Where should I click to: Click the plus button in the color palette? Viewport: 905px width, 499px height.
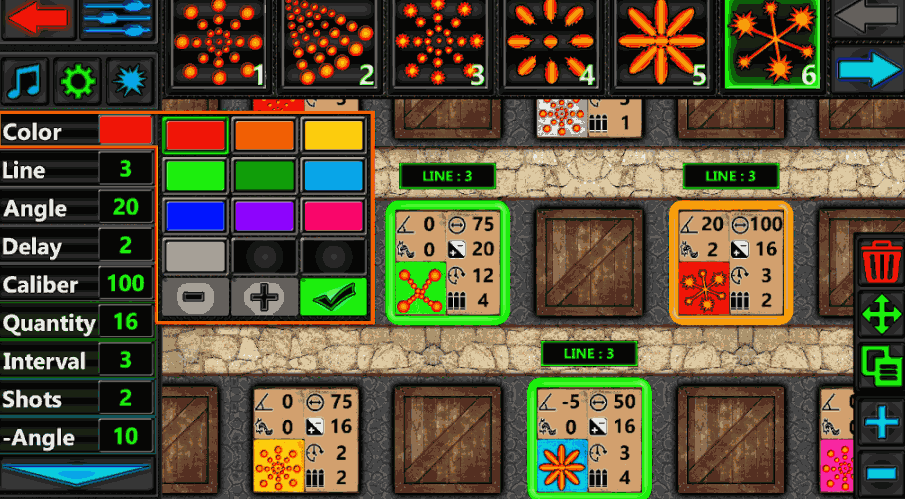(264, 296)
